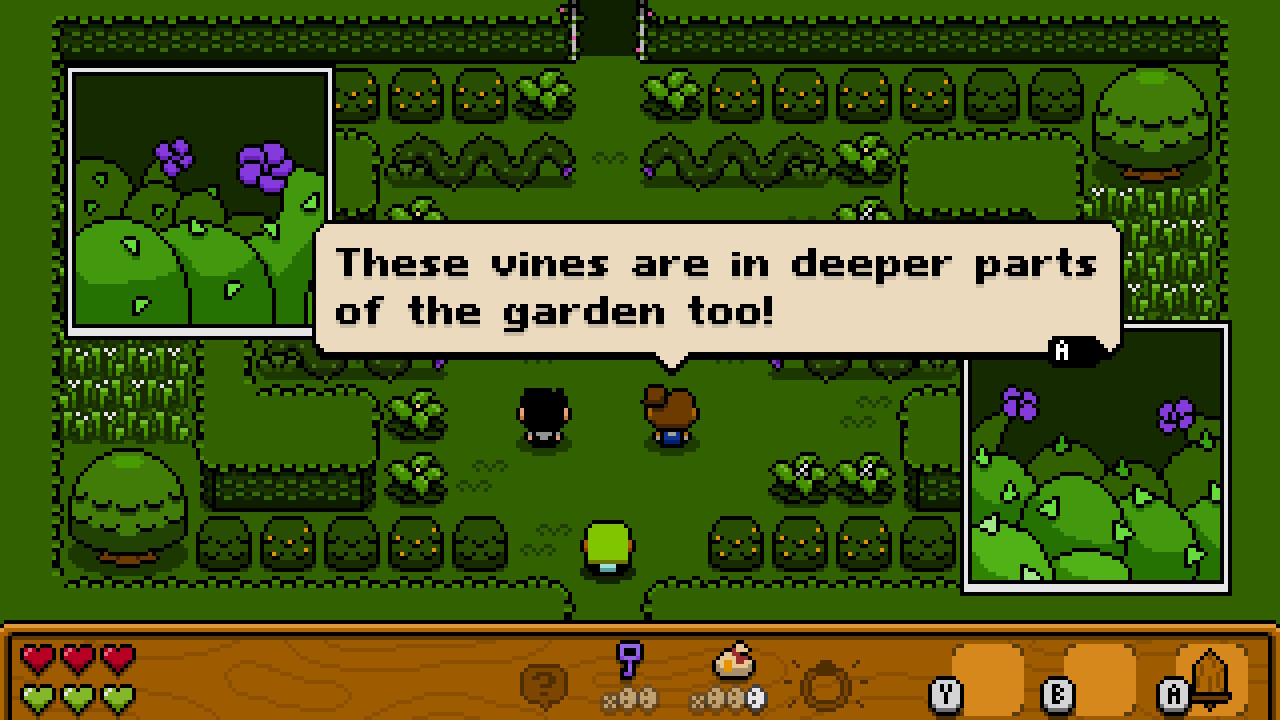Viewport: 1280px width, 720px height.
Task: Click the brown-haired NPC character
Action: tap(668, 415)
